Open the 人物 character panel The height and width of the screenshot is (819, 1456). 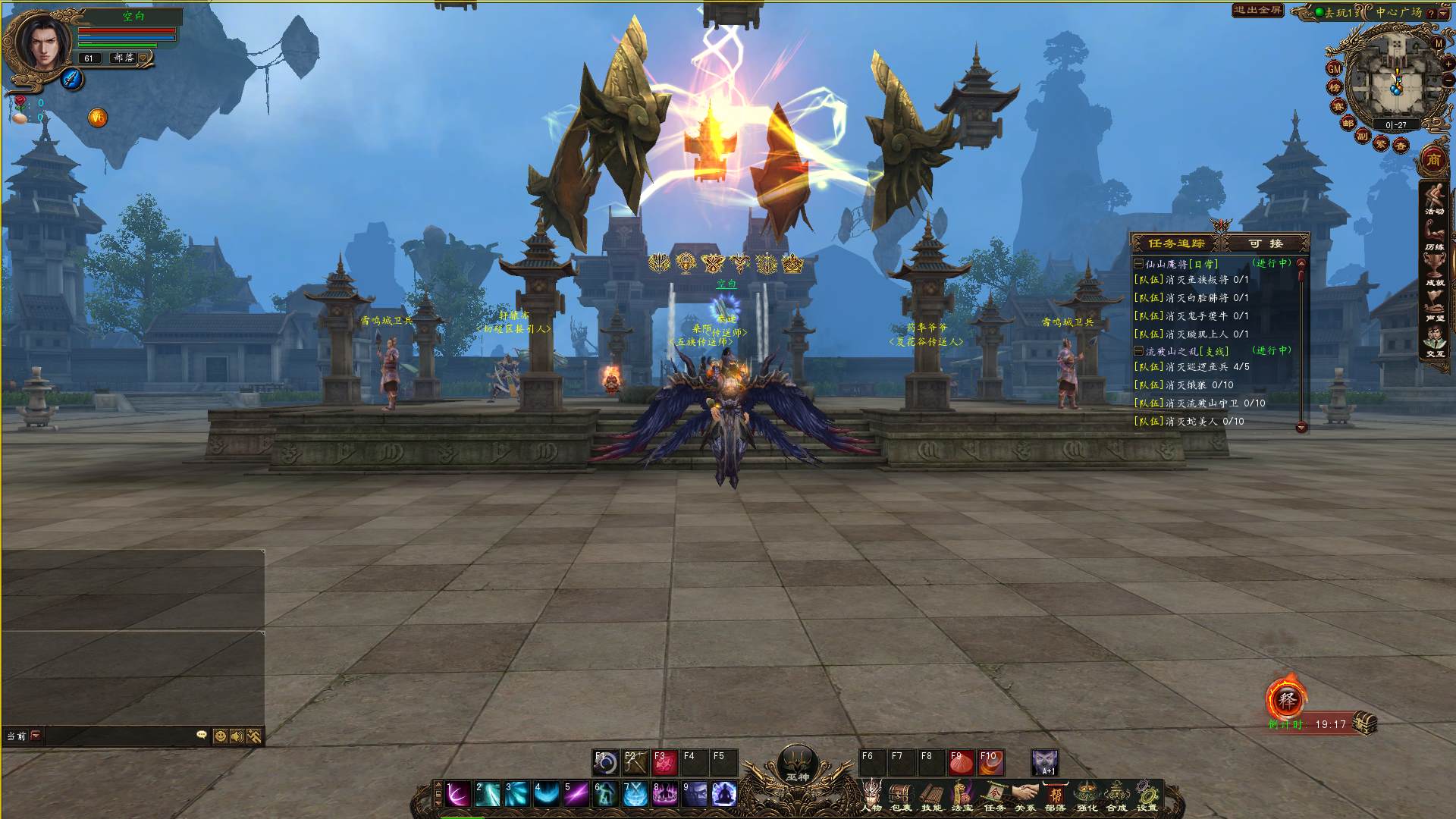pyautogui.click(x=871, y=796)
